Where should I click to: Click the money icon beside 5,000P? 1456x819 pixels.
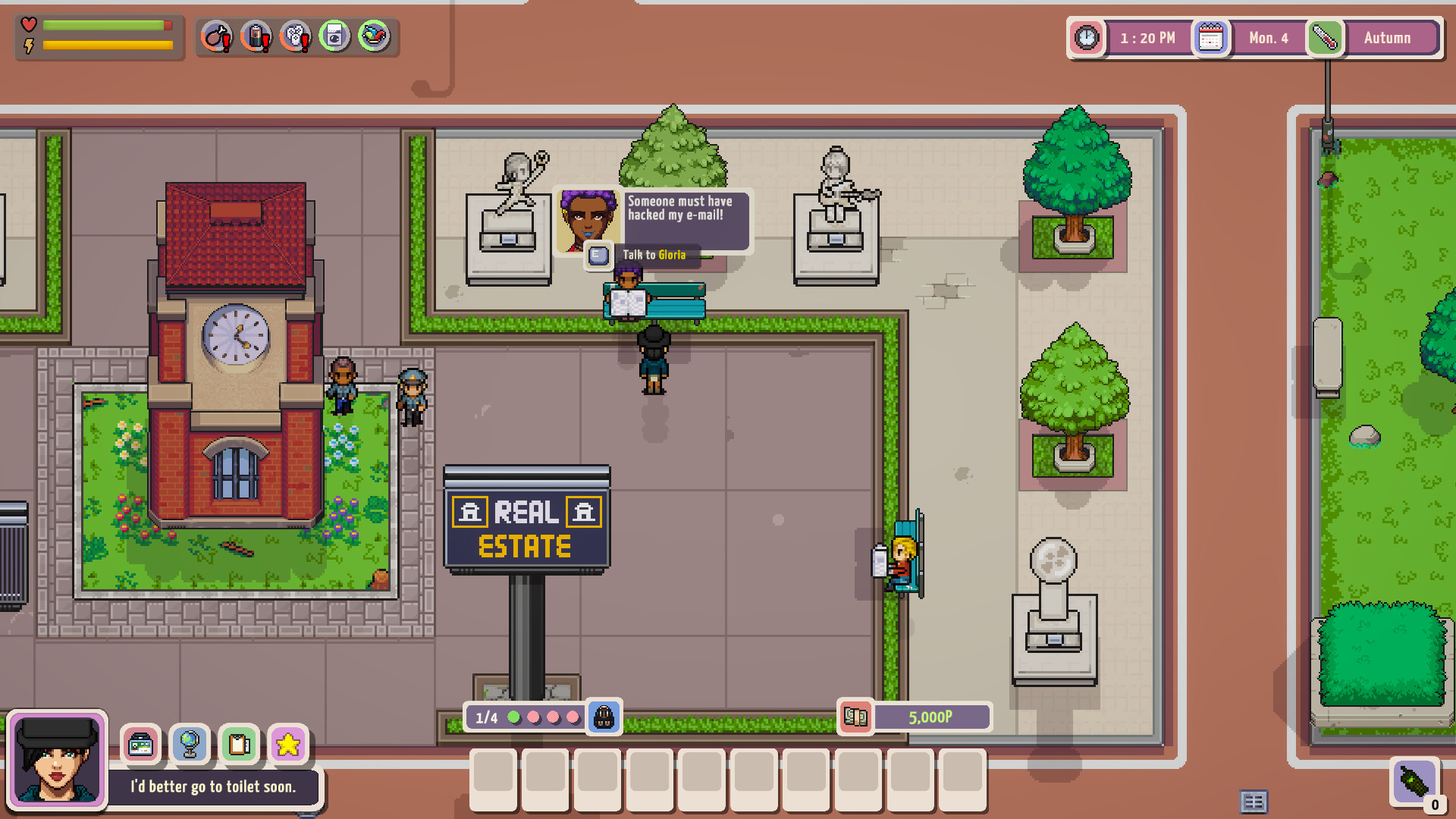856,717
